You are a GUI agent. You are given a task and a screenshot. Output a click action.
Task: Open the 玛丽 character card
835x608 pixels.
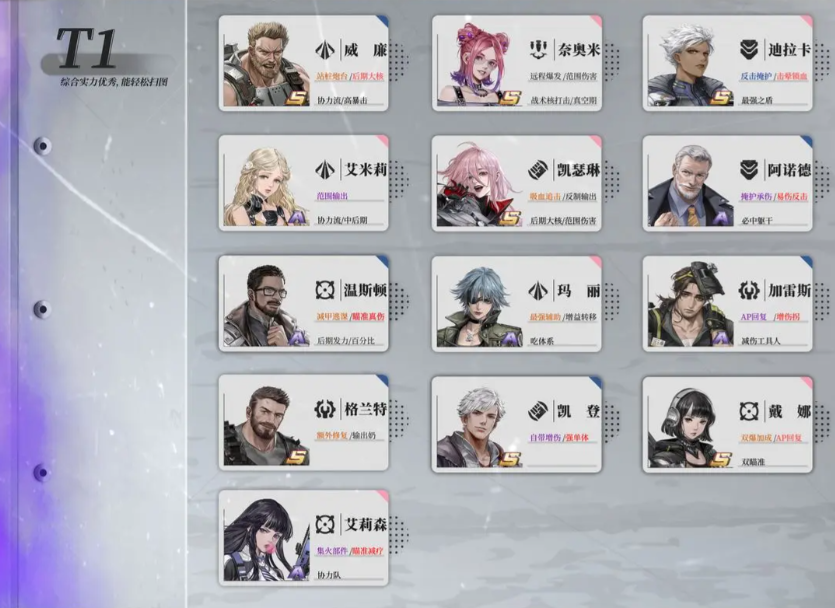tap(517, 304)
